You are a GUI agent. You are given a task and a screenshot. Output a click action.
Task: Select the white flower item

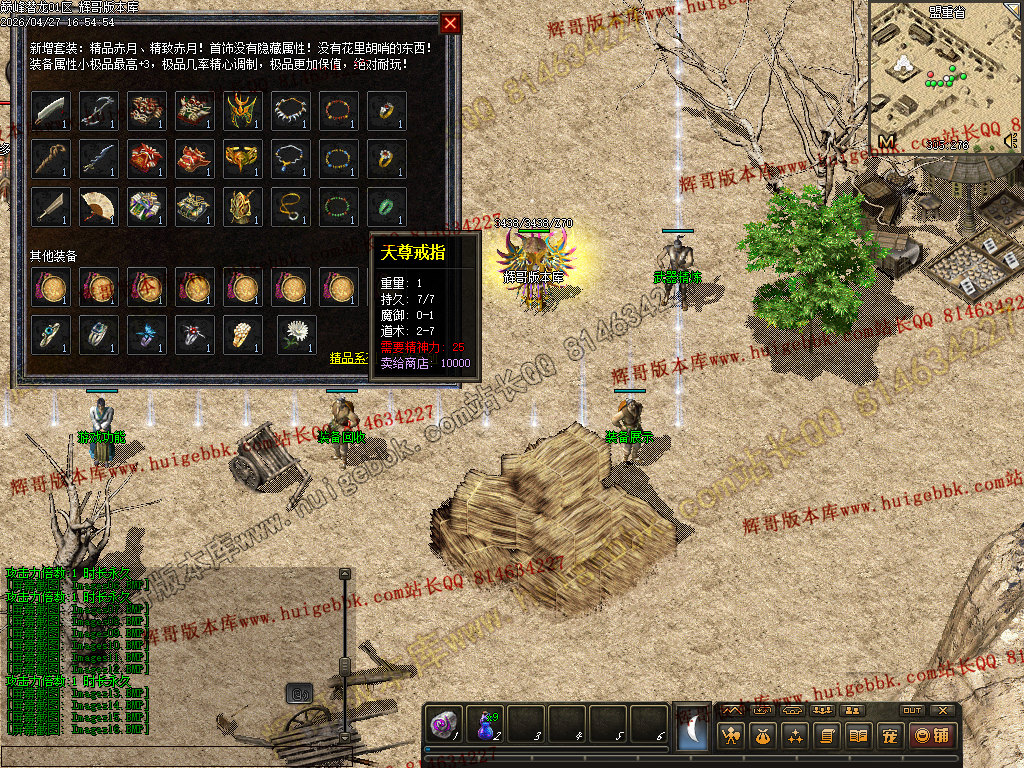coord(296,334)
